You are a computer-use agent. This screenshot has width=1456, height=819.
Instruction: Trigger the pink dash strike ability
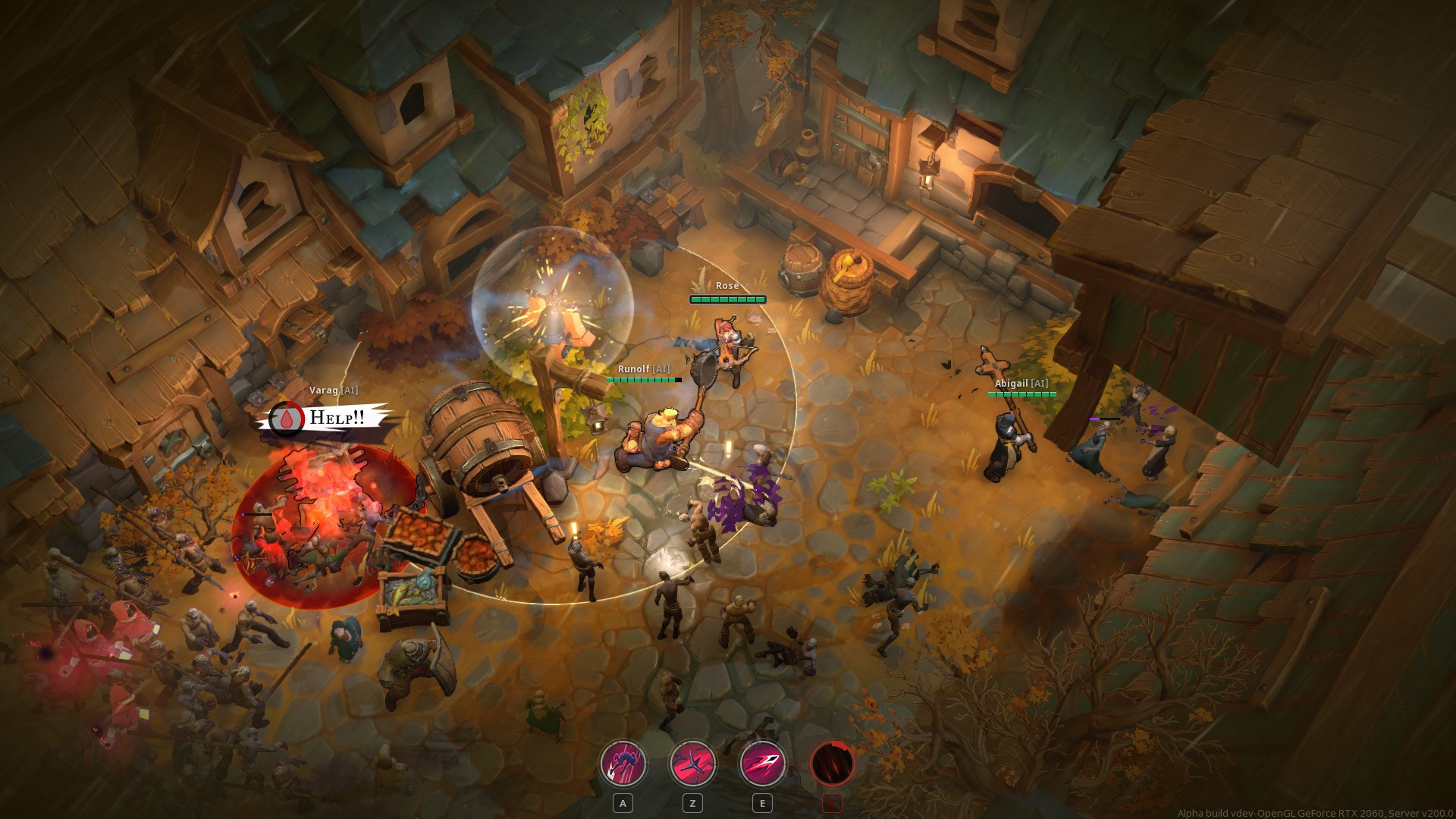pos(762,763)
